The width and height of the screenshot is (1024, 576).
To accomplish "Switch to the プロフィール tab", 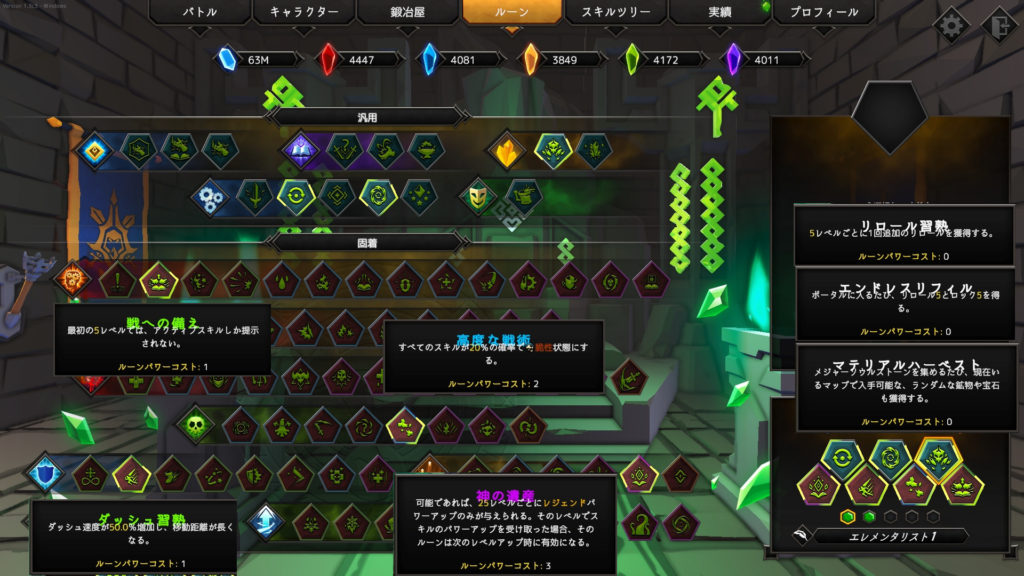I will 824,13.
